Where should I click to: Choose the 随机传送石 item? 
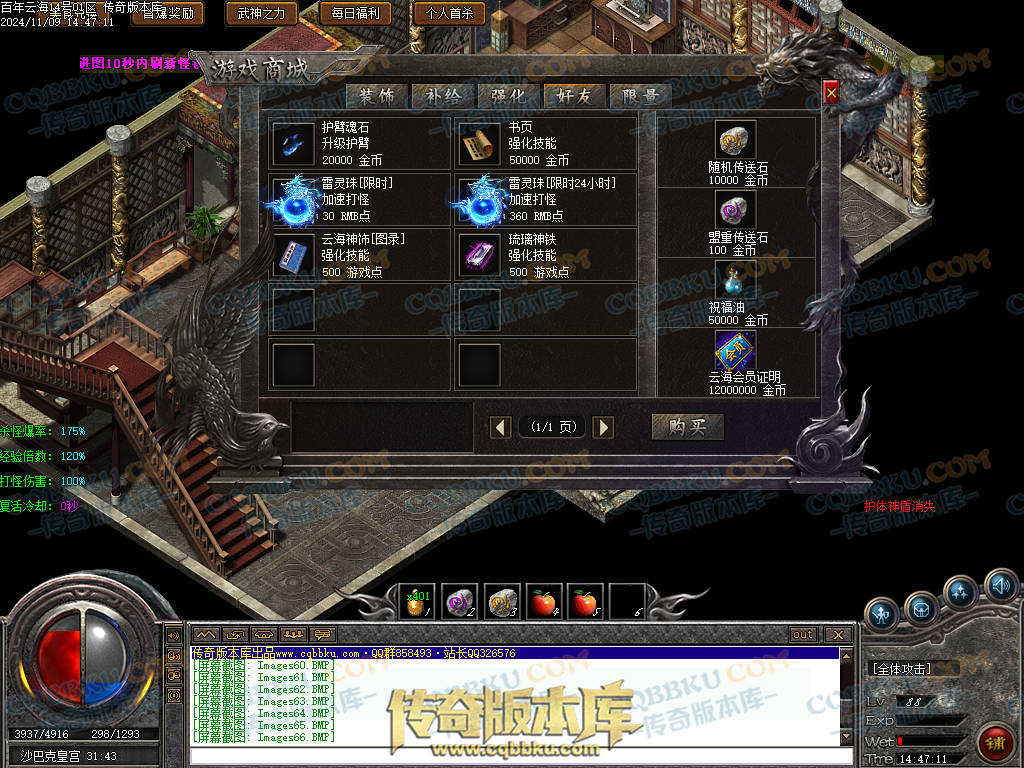click(736, 141)
